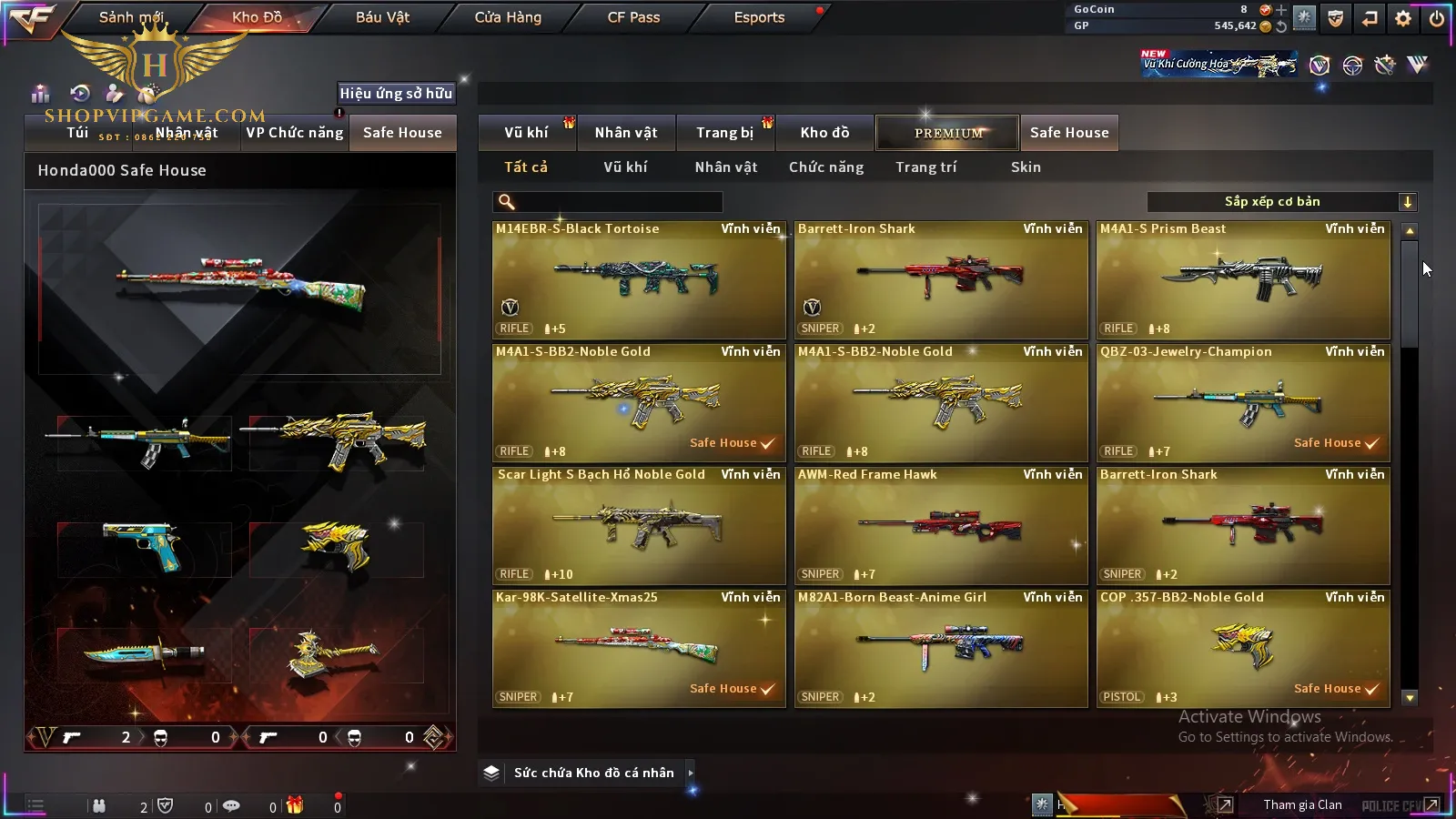
Task: Click the power exit button
Action: point(1437,18)
